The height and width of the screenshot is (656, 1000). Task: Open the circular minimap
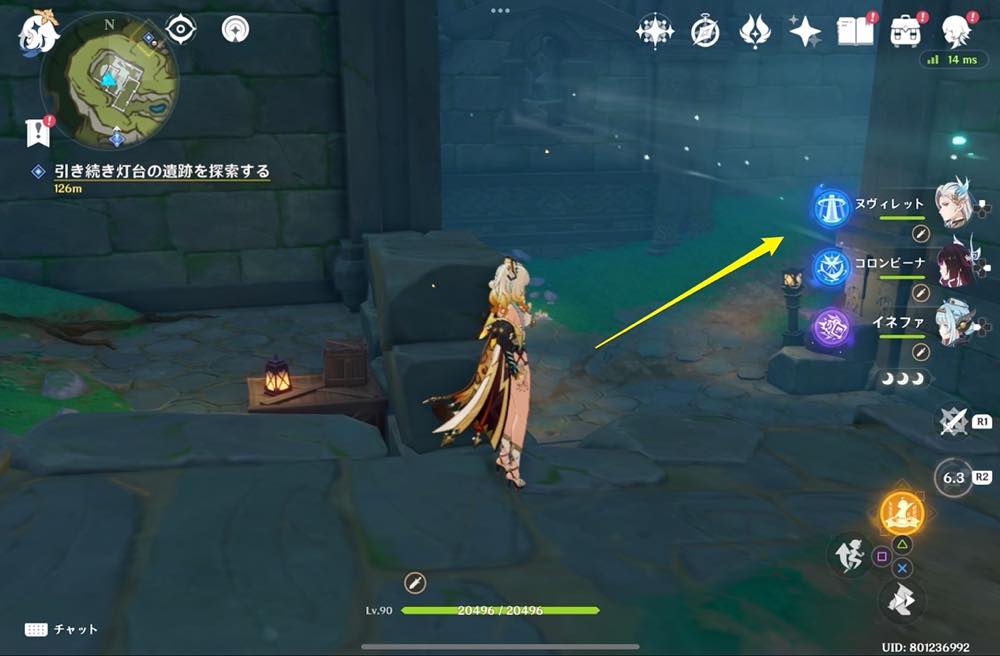tap(109, 80)
